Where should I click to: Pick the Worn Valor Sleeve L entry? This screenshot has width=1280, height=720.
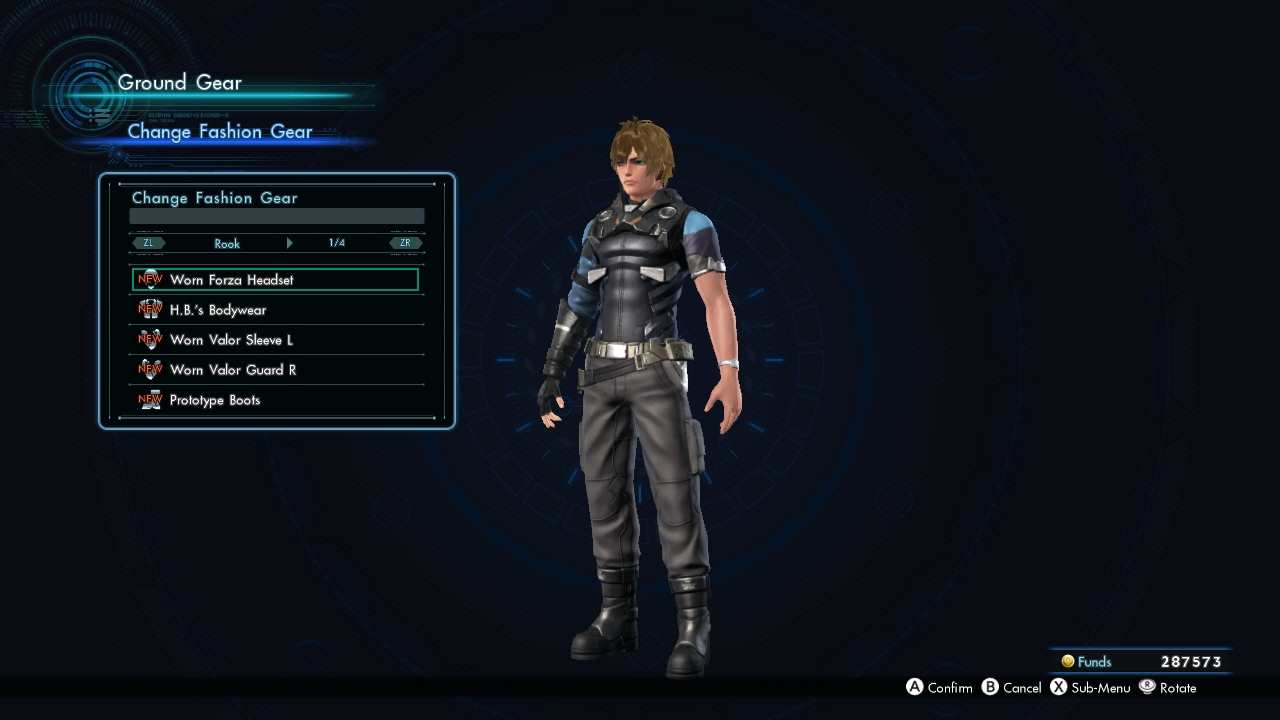(275, 340)
